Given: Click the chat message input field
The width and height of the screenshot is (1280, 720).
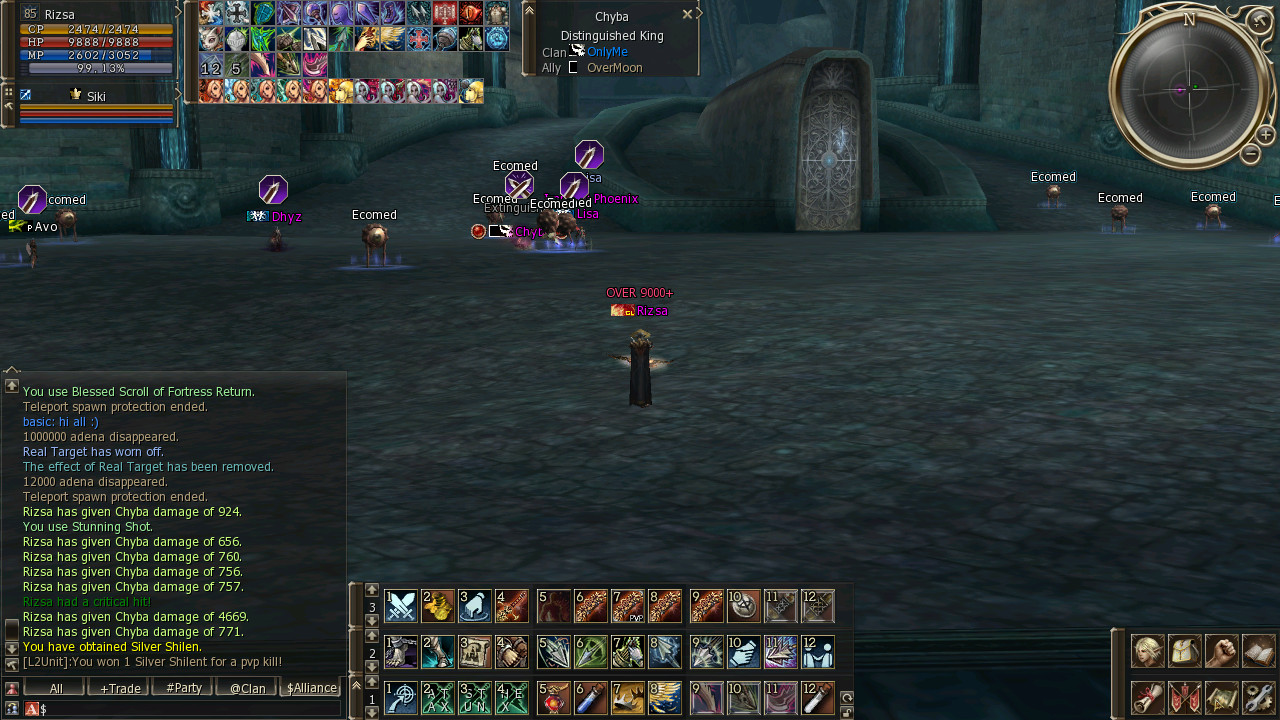Looking at the screenshot, I should [x=190, y=709].
